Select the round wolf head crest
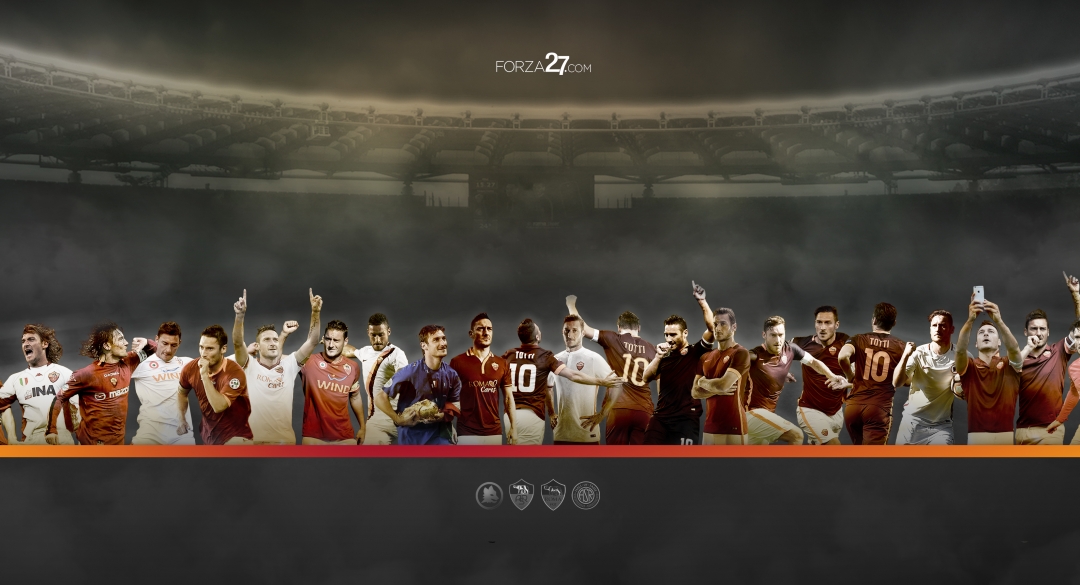The height and width of the screenshot is (585, 1080). 489,495
